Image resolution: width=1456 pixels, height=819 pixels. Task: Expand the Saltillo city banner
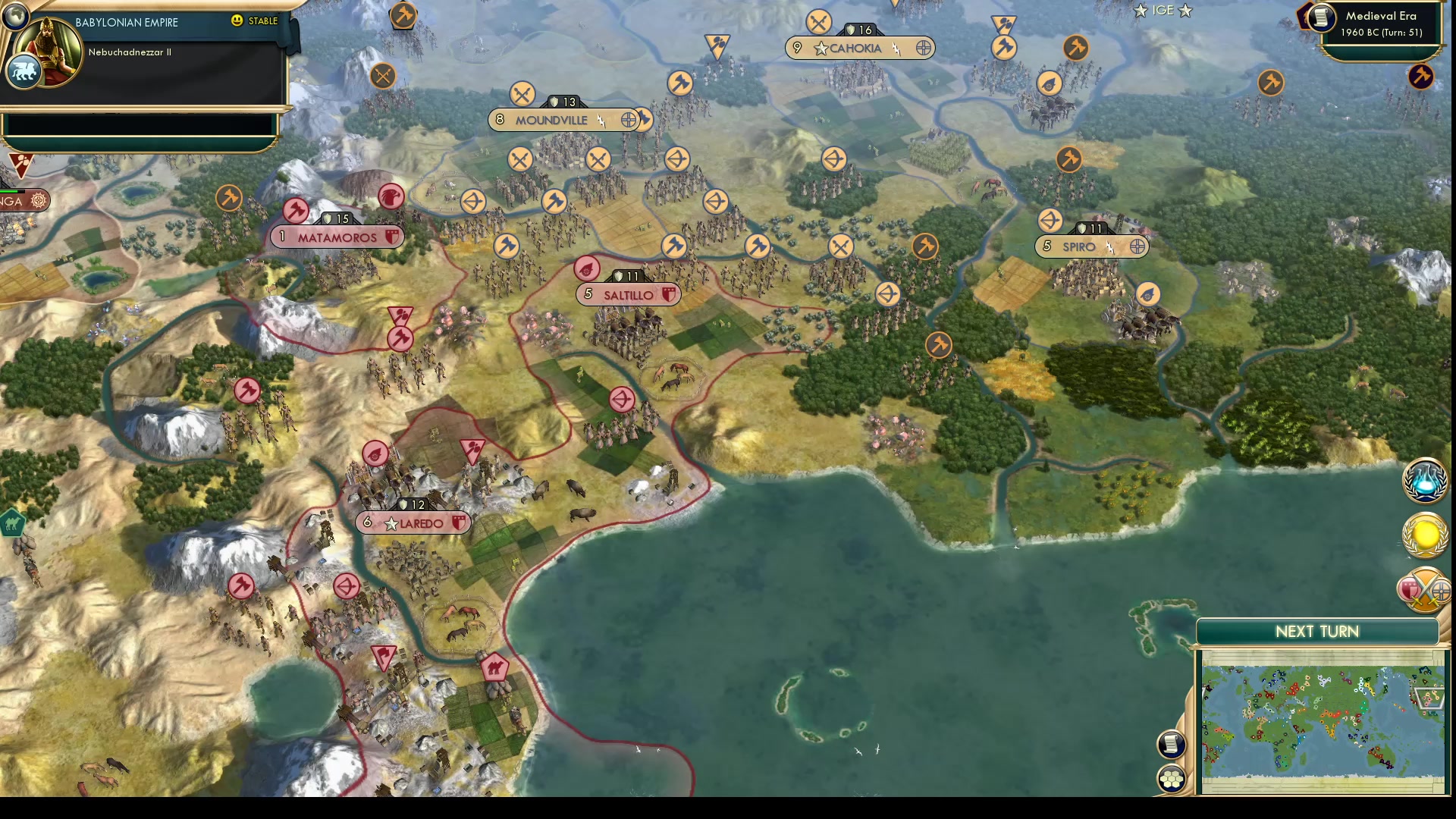pyautogui.click(x=628, y=294)
